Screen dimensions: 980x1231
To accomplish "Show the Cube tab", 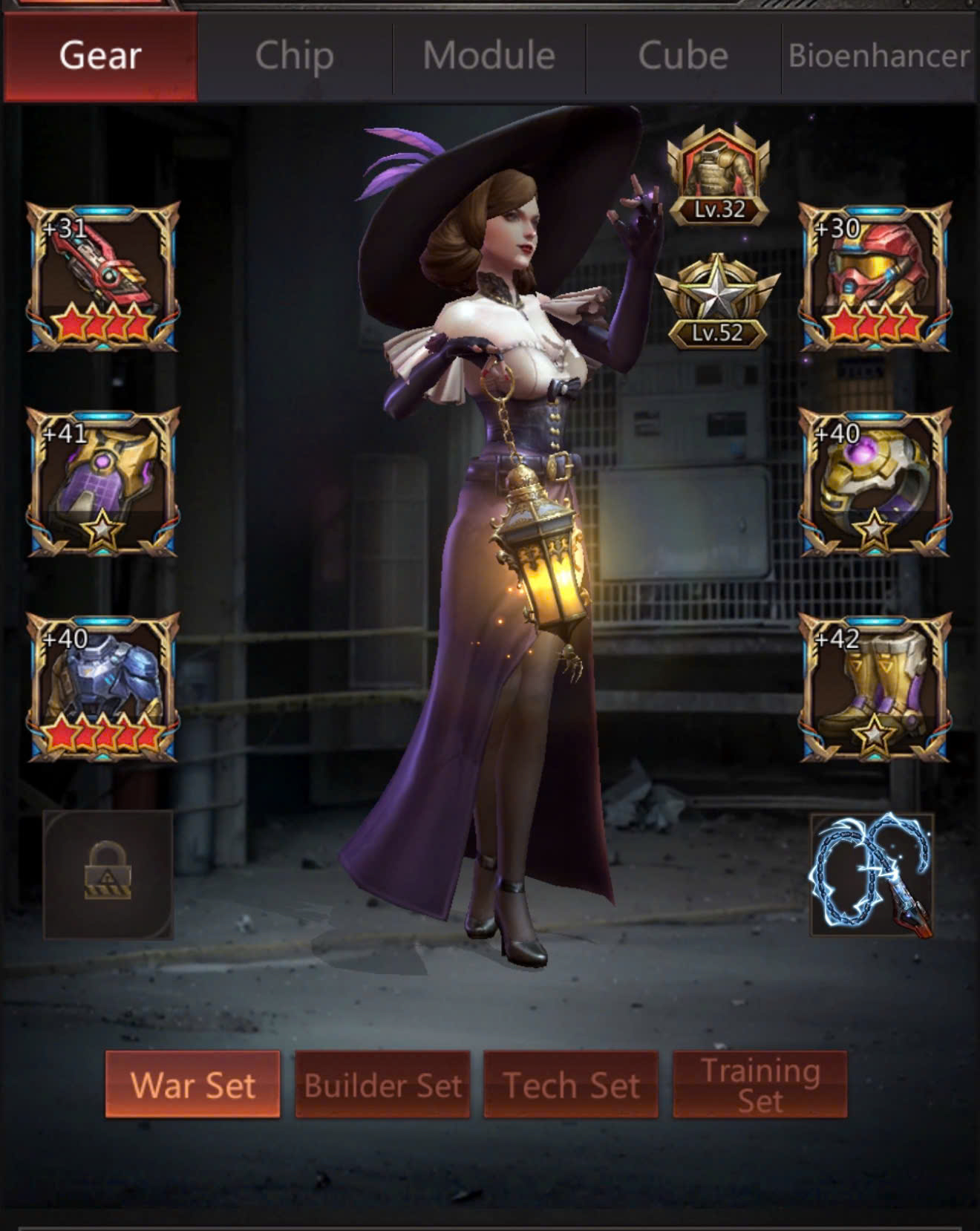I will point(683,56).
